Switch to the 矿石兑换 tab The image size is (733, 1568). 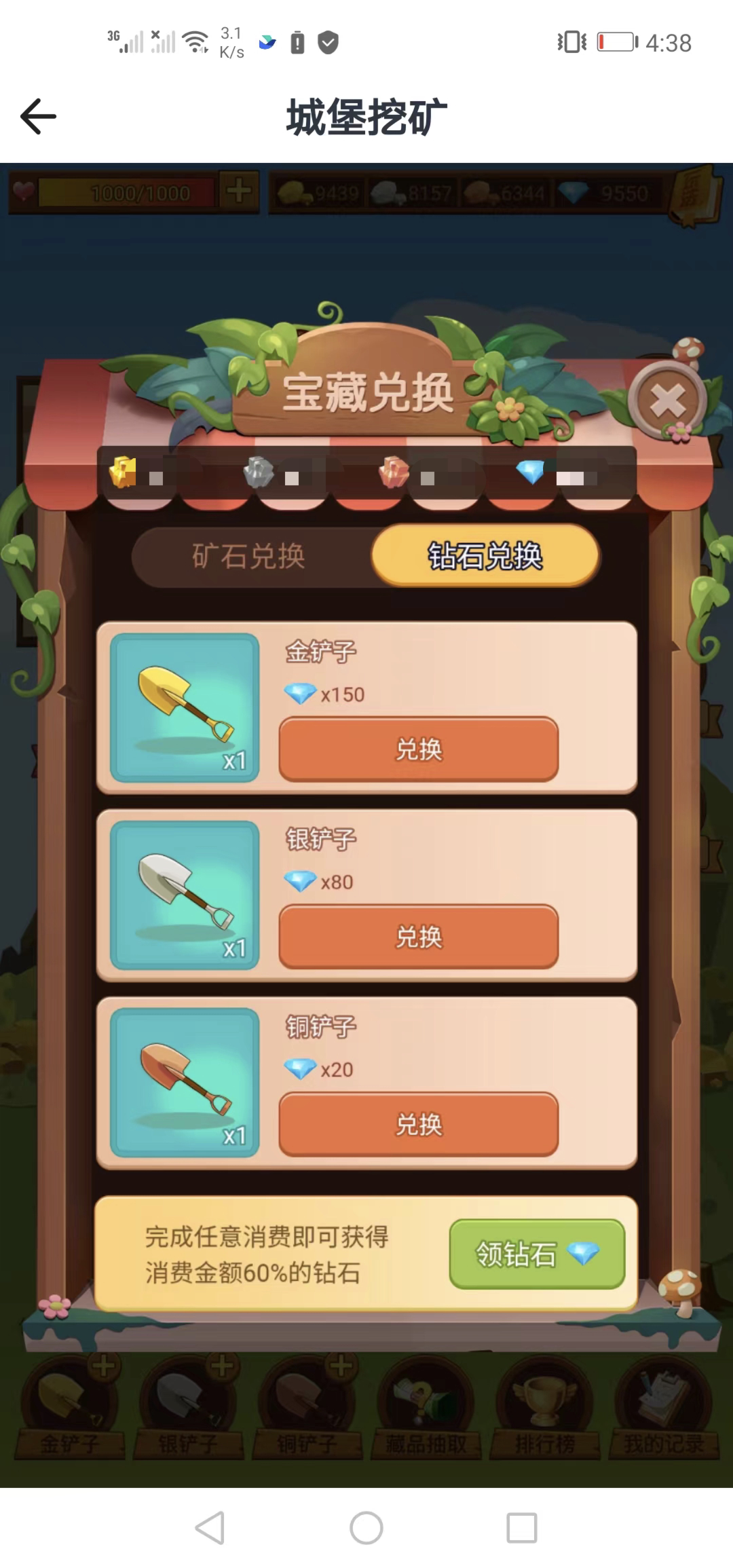click(248, 557)
